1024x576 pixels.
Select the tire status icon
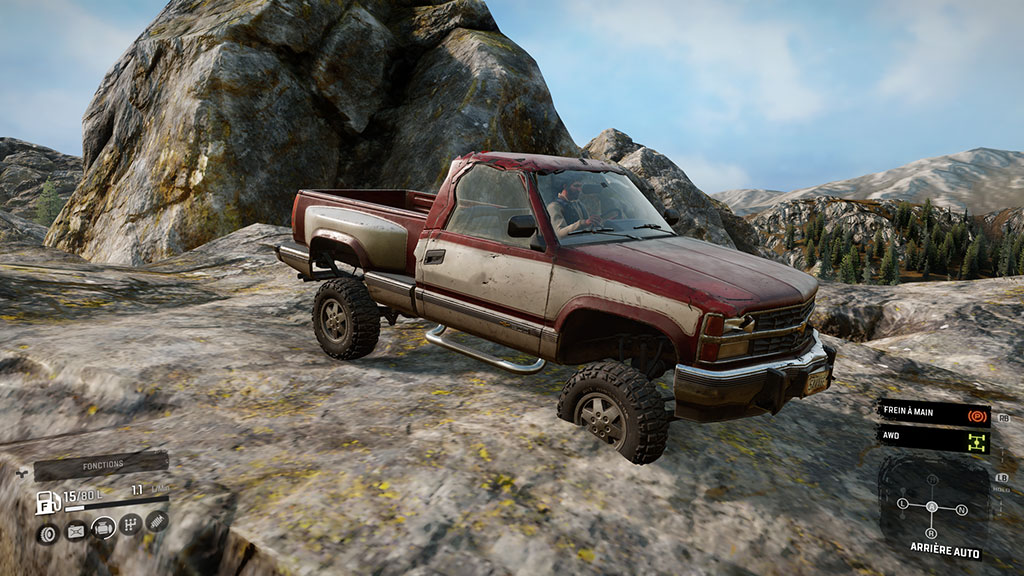46,533
